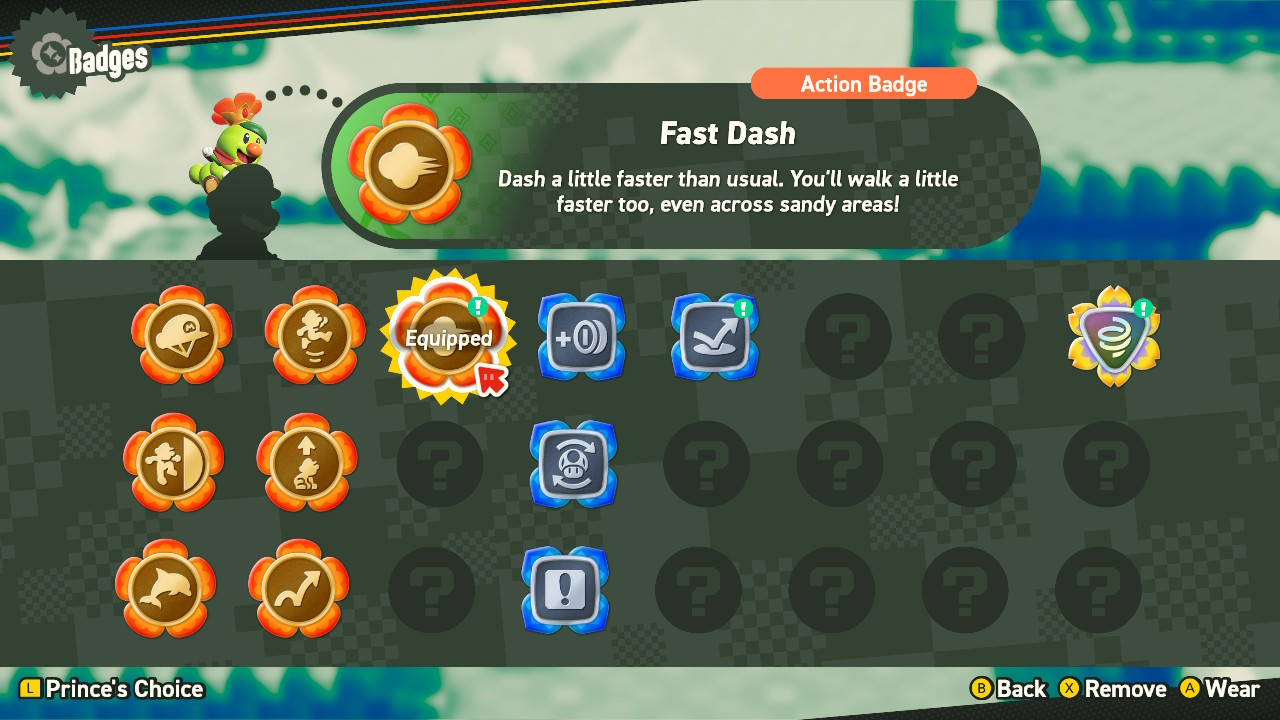Select the exclamation mark blue badge
The width and height of the screenshot is (1280, 720).
click(565, 591)
